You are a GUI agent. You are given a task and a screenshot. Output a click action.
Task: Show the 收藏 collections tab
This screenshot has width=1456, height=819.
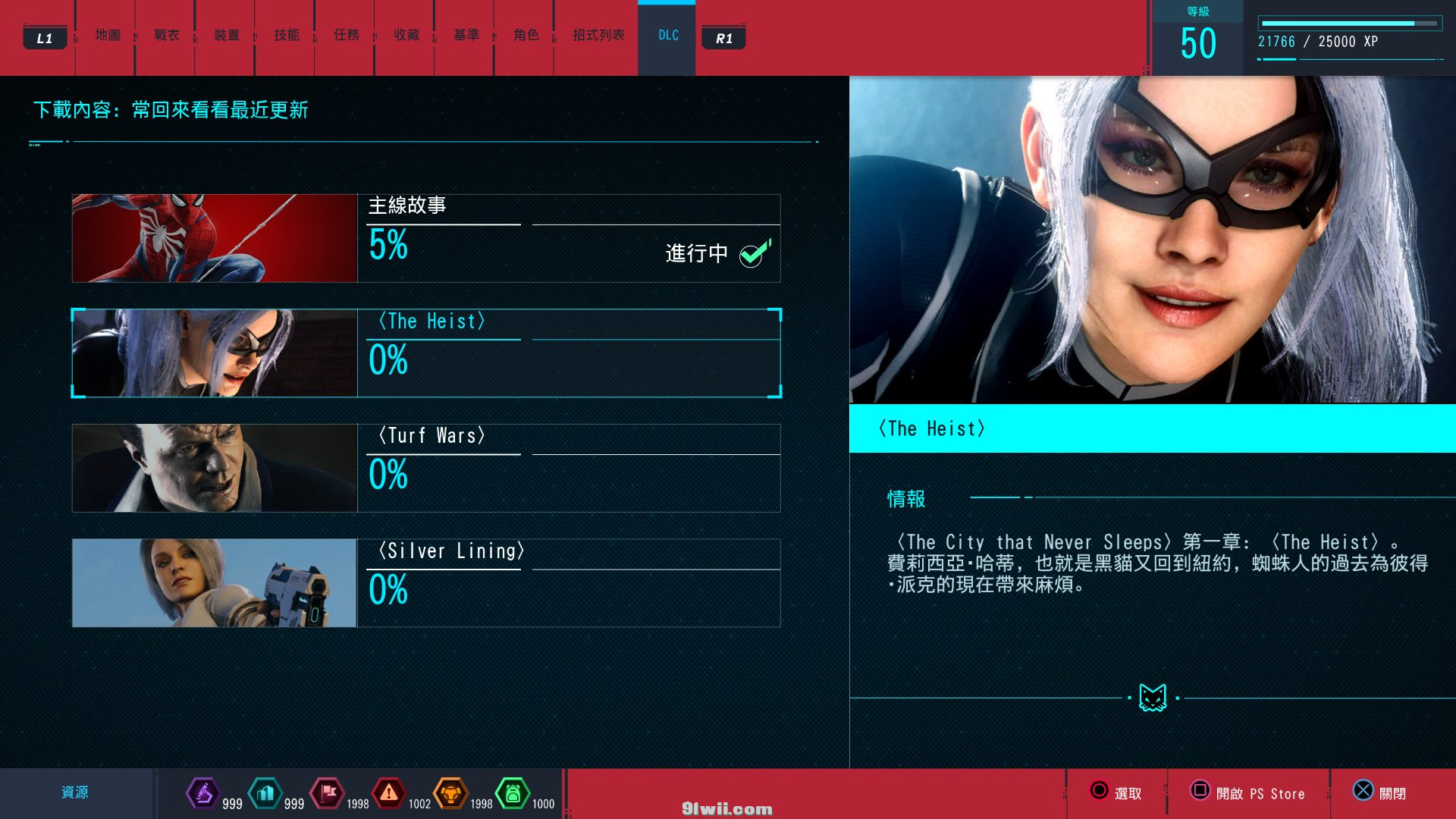(x=406, y=35)
